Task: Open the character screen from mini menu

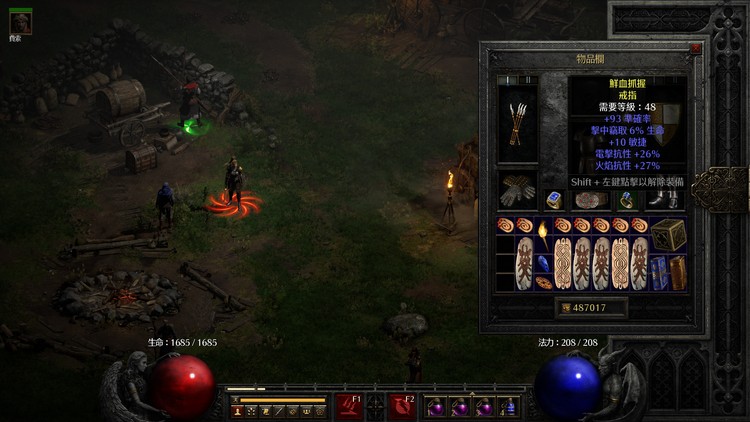Action: 237,410
